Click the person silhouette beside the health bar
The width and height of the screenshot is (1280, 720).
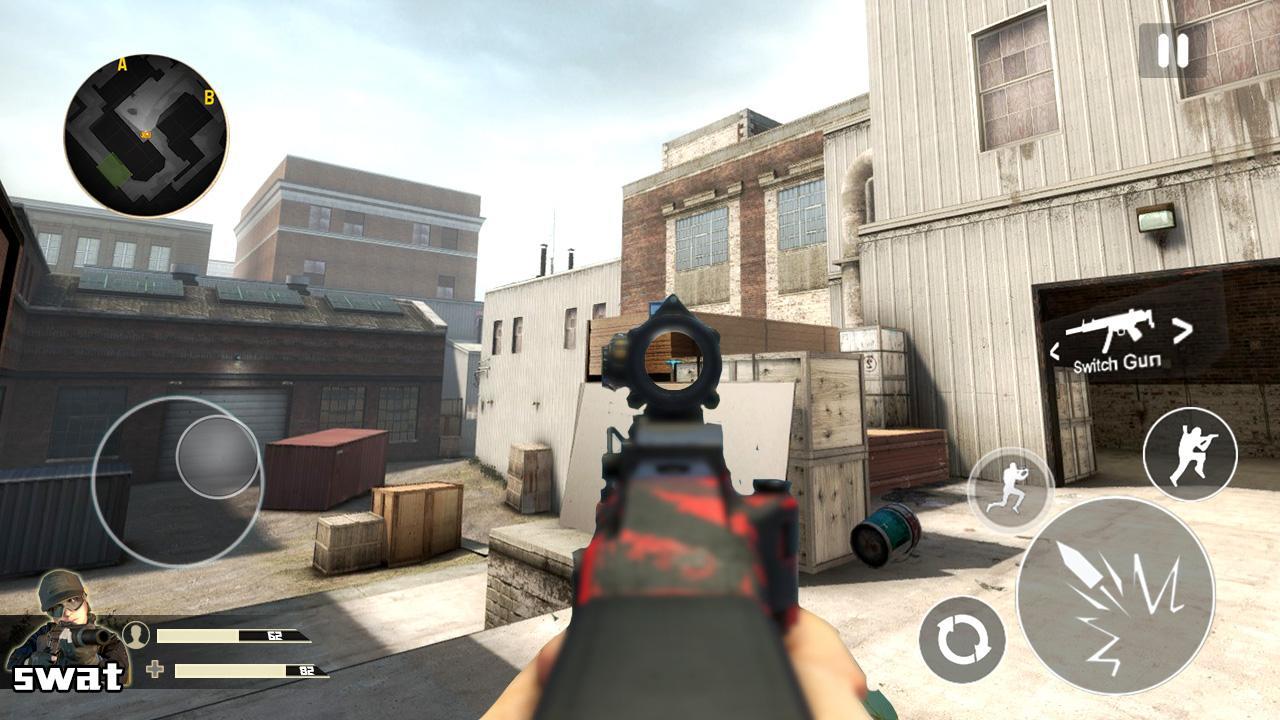138,632
